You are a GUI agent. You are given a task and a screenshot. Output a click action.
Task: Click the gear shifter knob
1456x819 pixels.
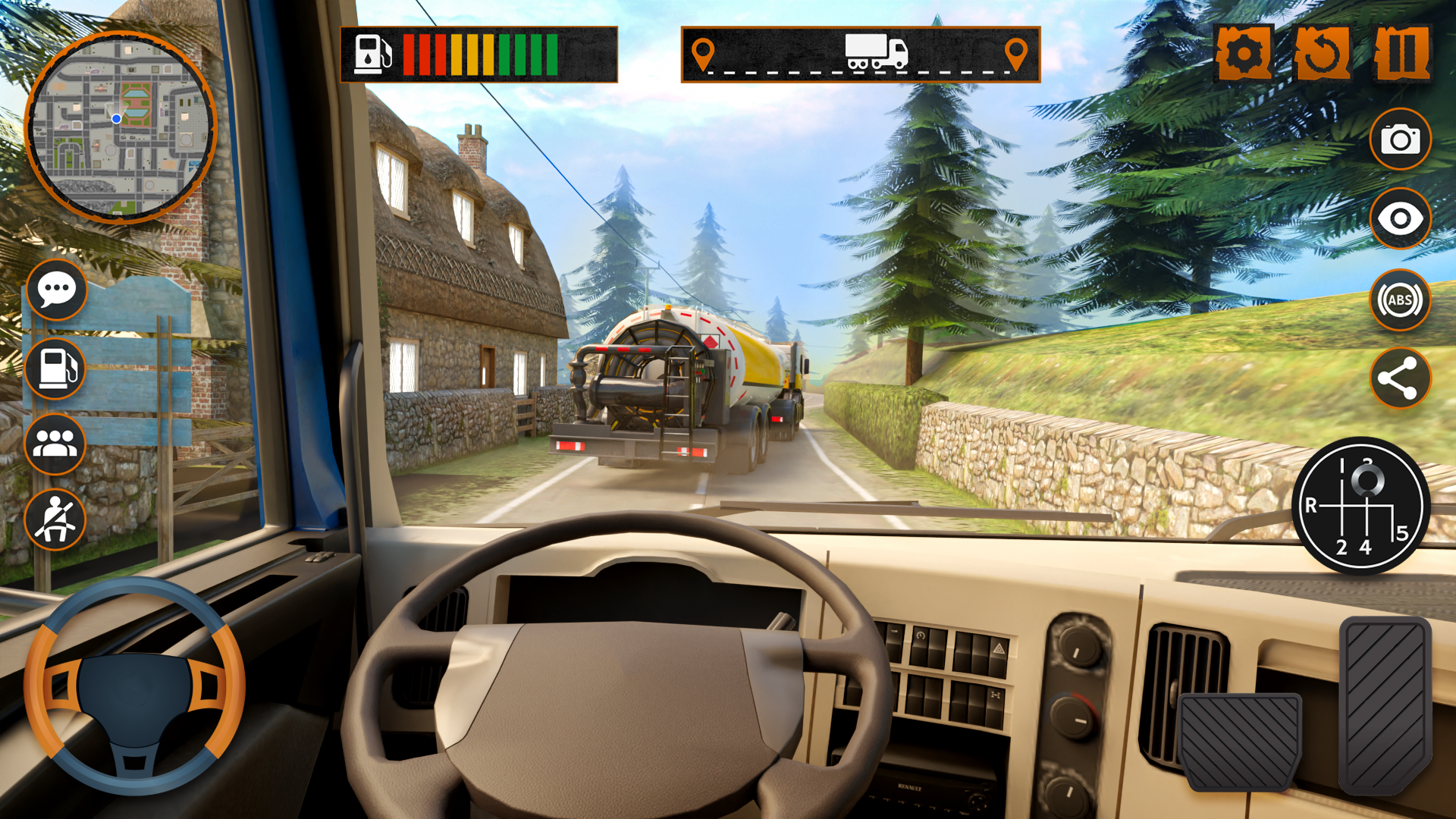tap(1367, 481)
